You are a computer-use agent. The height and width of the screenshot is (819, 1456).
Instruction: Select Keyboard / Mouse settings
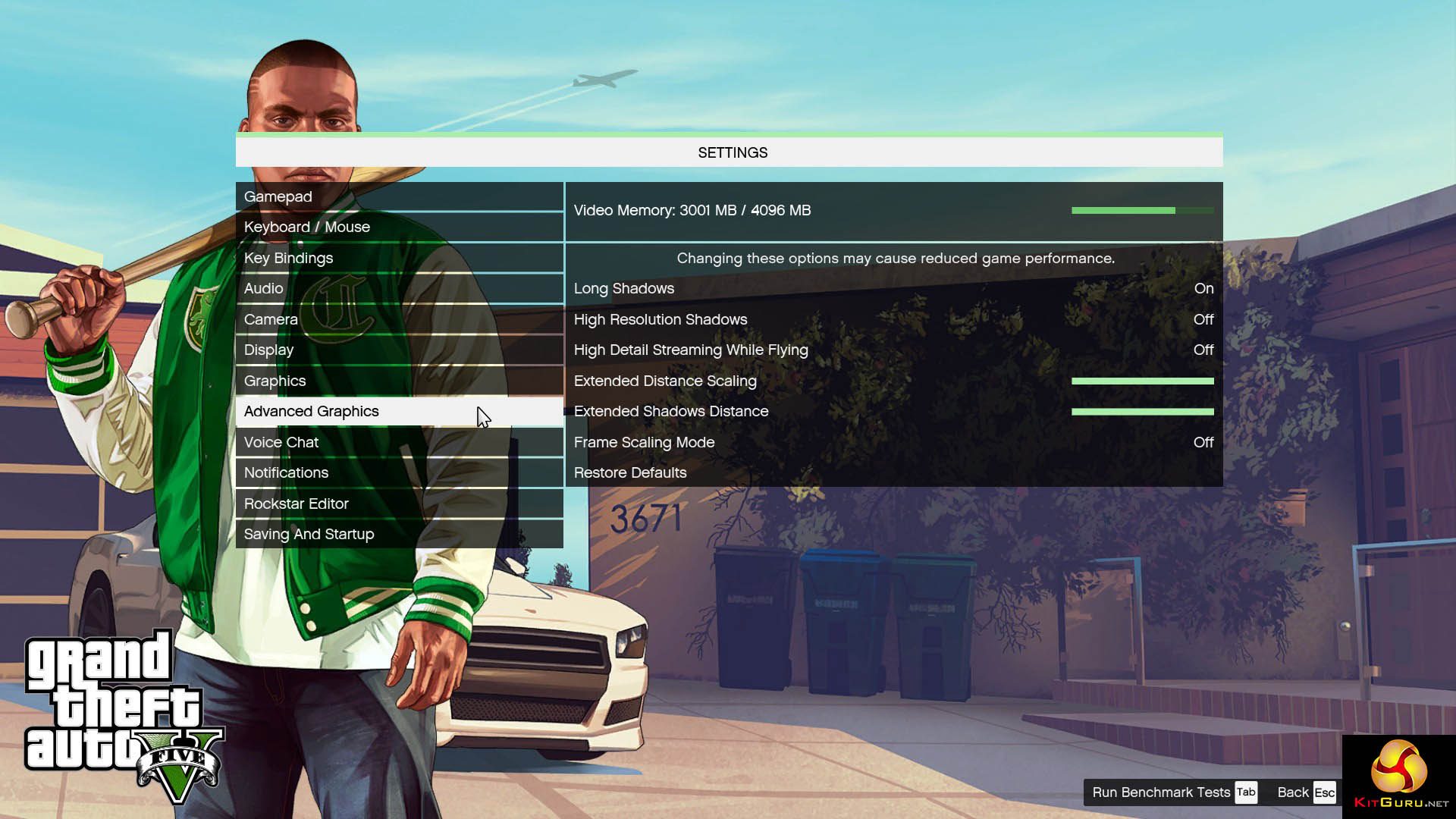click(399, 227)
